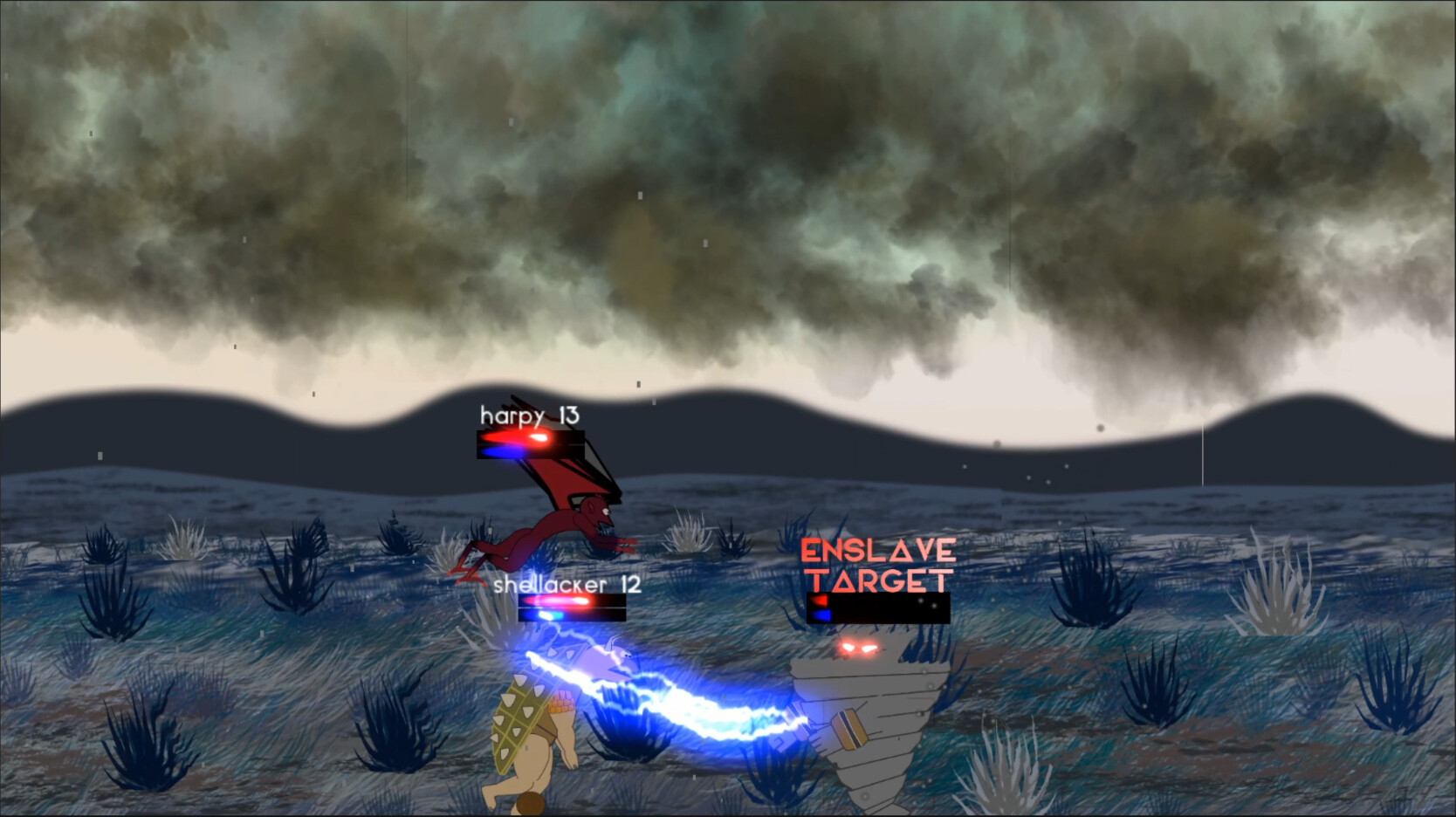Target the tornado mummy enemy
The height and width of the screenshot is (817, 1456).
pyautogui.click(x=877, y=716)
